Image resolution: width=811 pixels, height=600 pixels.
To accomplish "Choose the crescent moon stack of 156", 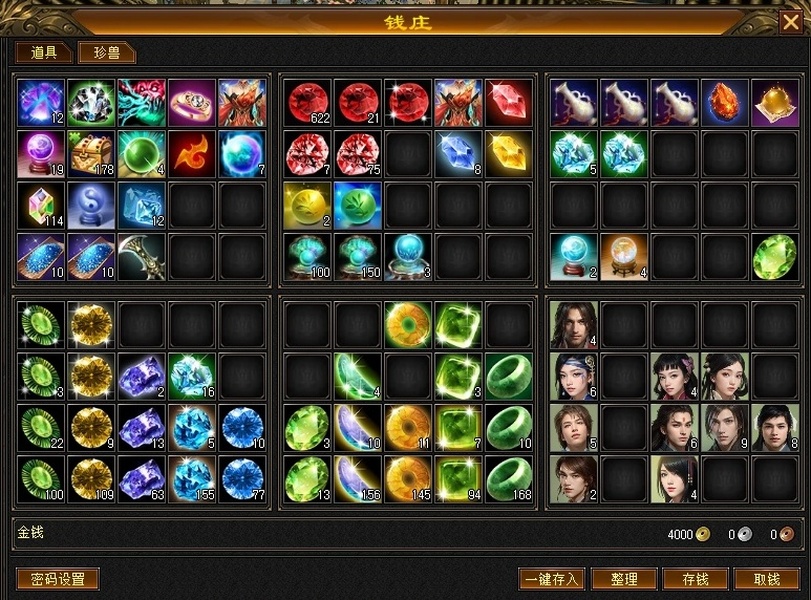I will click(x=358, y=479).
